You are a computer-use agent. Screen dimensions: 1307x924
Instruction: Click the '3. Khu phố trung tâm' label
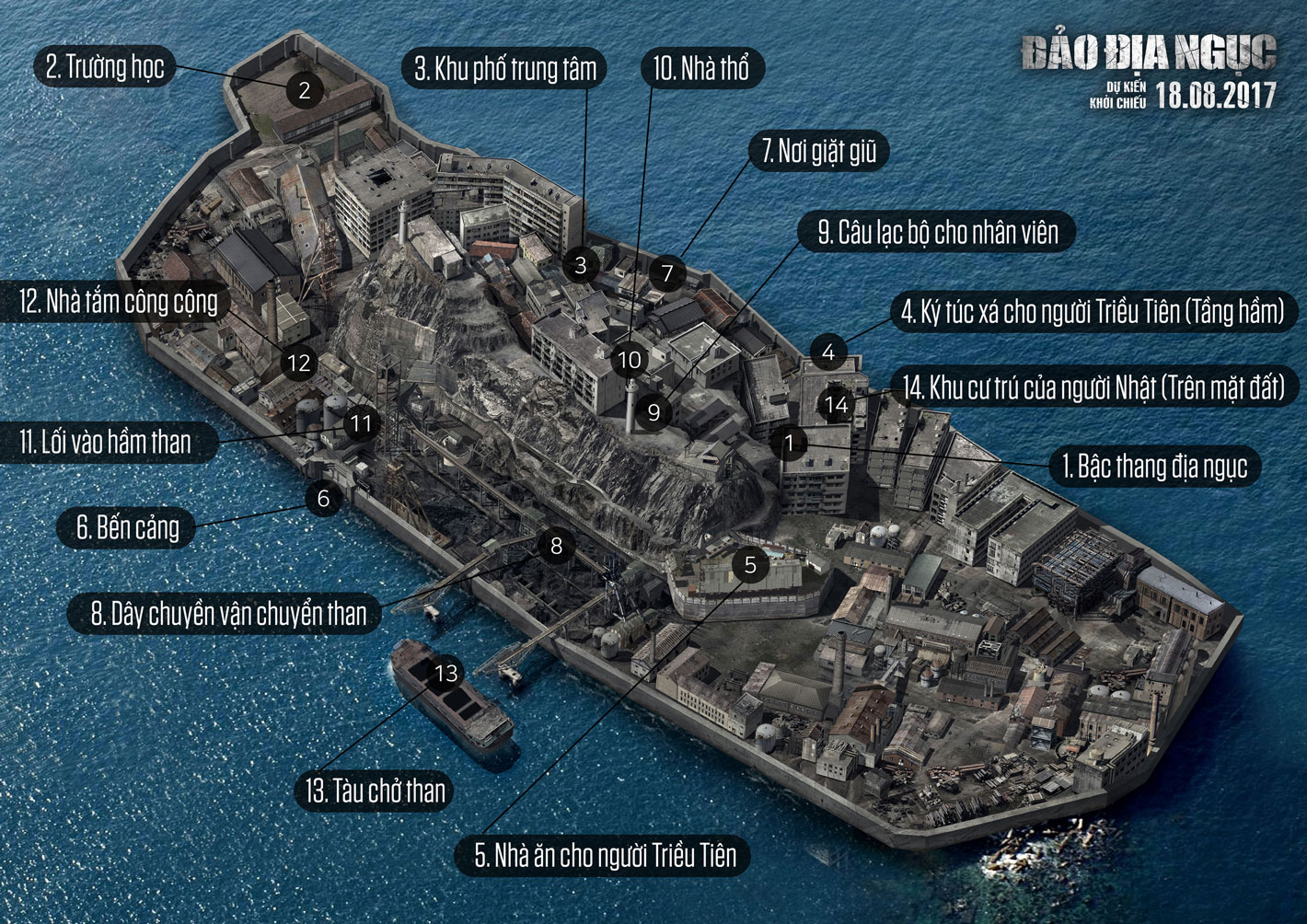(x=504, y=69)
